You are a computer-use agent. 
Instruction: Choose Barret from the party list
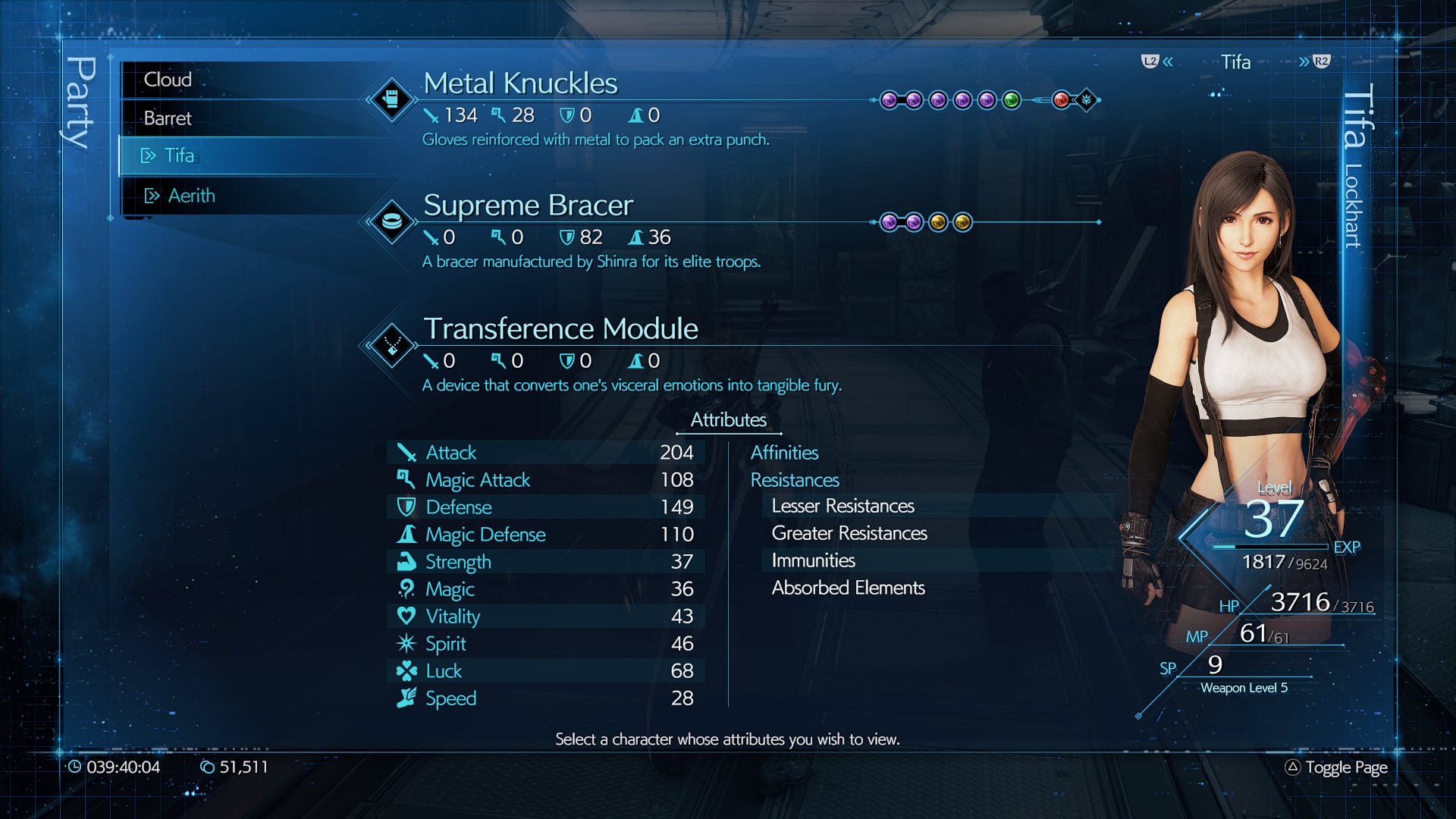tap(168, 118)
